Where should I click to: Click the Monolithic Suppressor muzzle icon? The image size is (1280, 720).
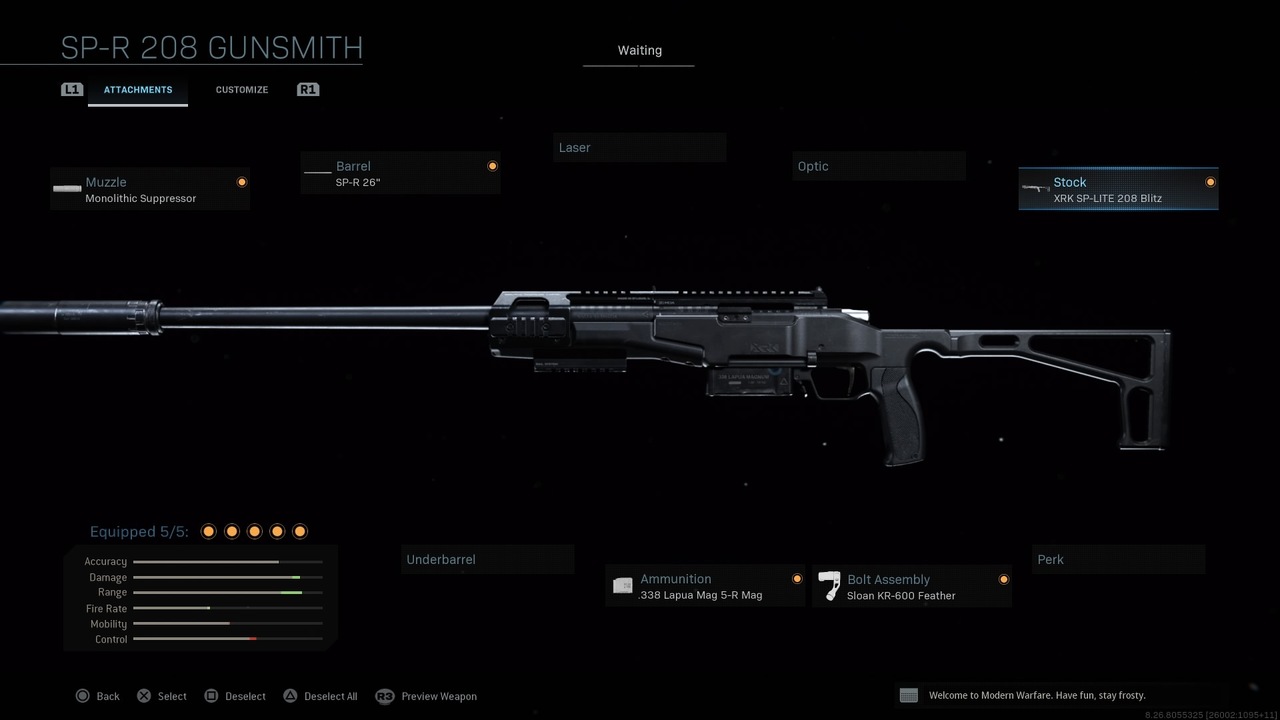(x=66, y=189)
